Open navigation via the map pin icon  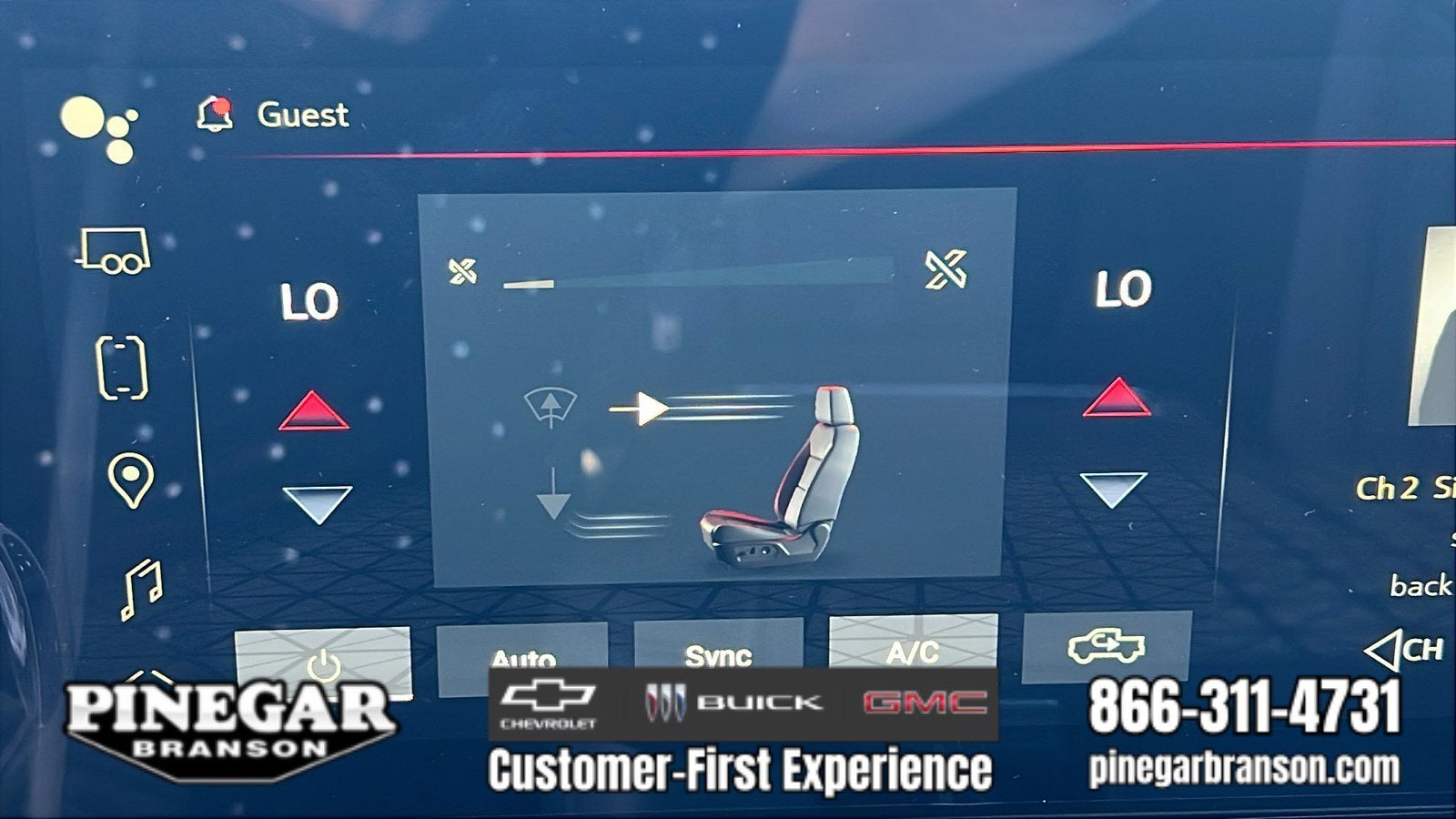point(130,479)
